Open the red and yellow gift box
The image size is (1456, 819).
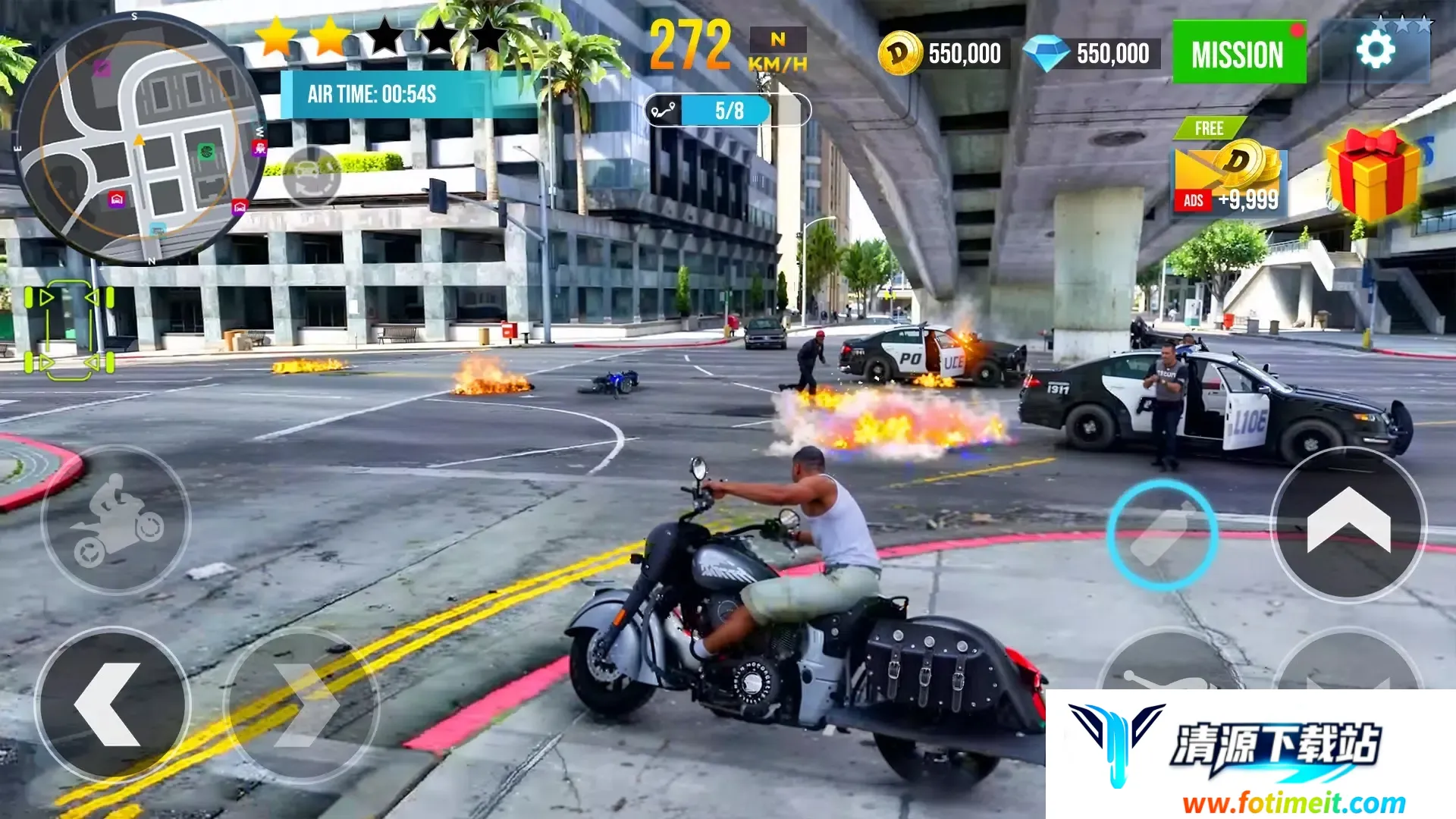click(x=1373, y=174)
